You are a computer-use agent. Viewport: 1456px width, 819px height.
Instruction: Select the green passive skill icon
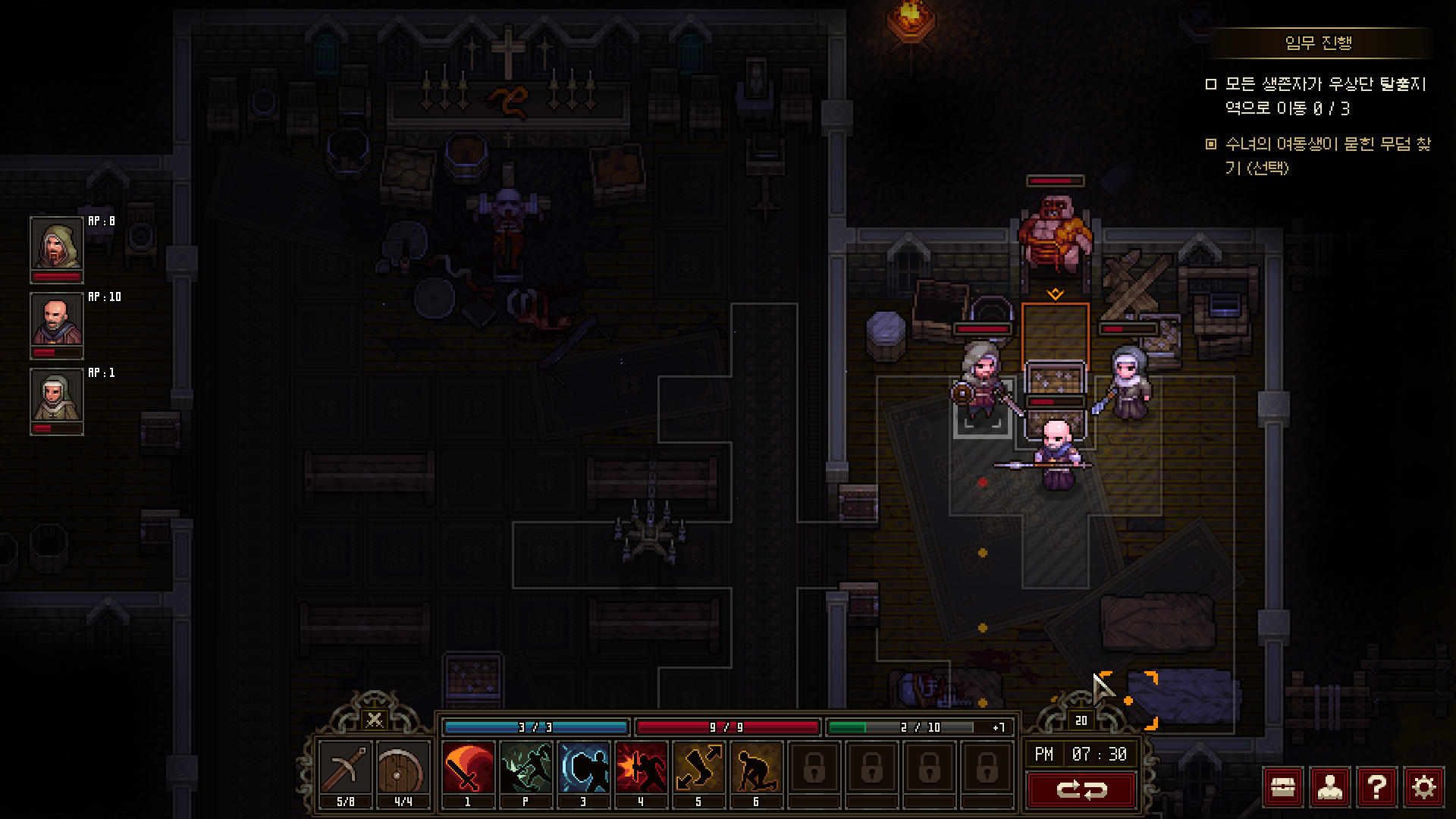tap(526, 768)
